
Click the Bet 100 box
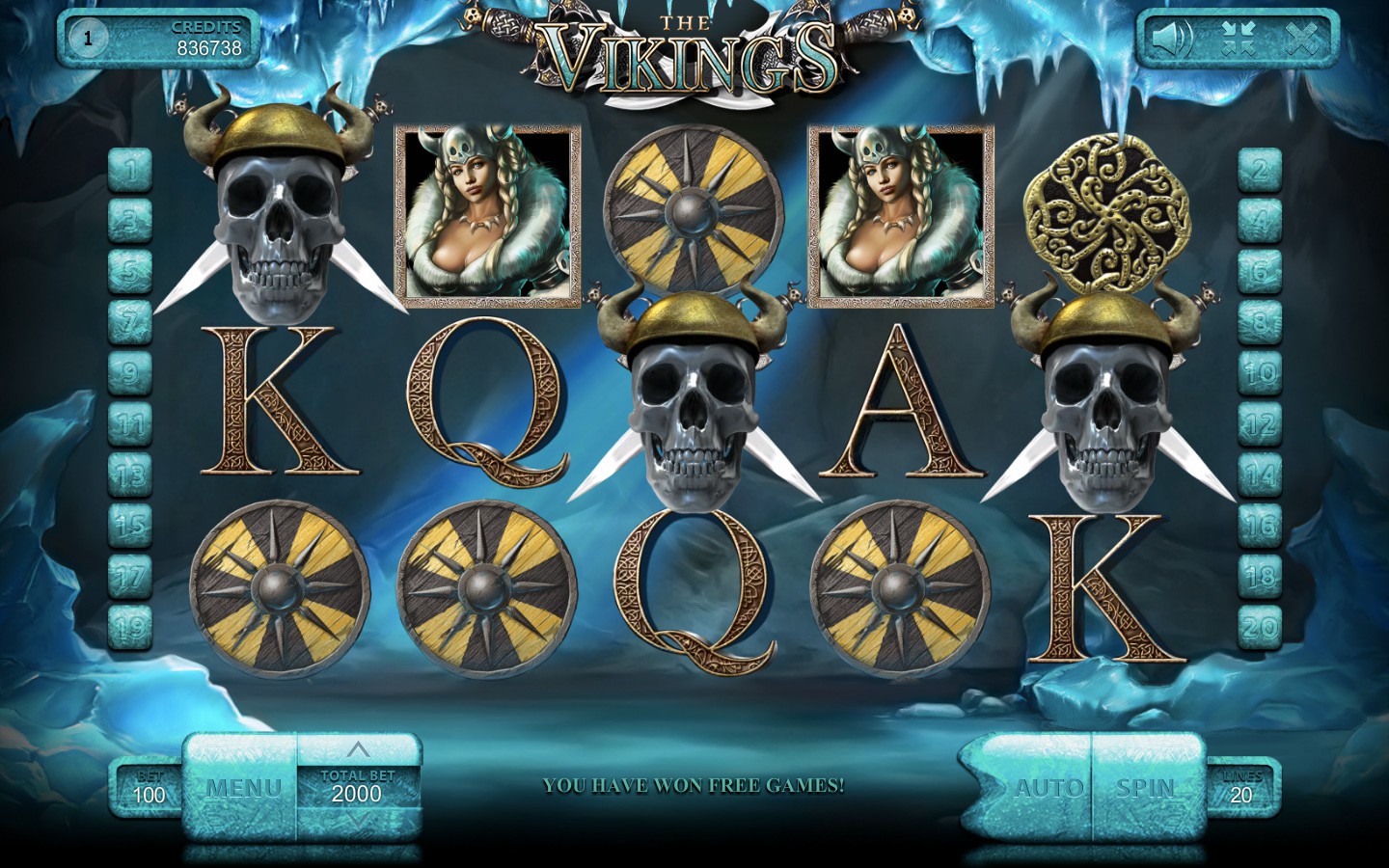coord(149,787)
